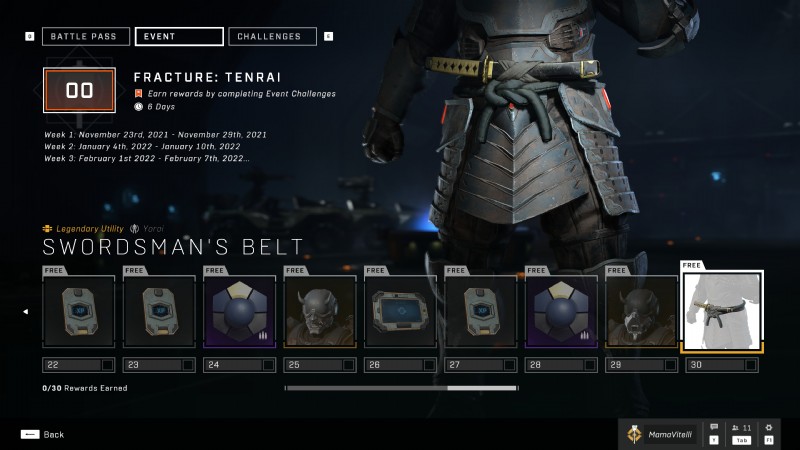Choose the tier 23 XP grant reward

(159, 312)
